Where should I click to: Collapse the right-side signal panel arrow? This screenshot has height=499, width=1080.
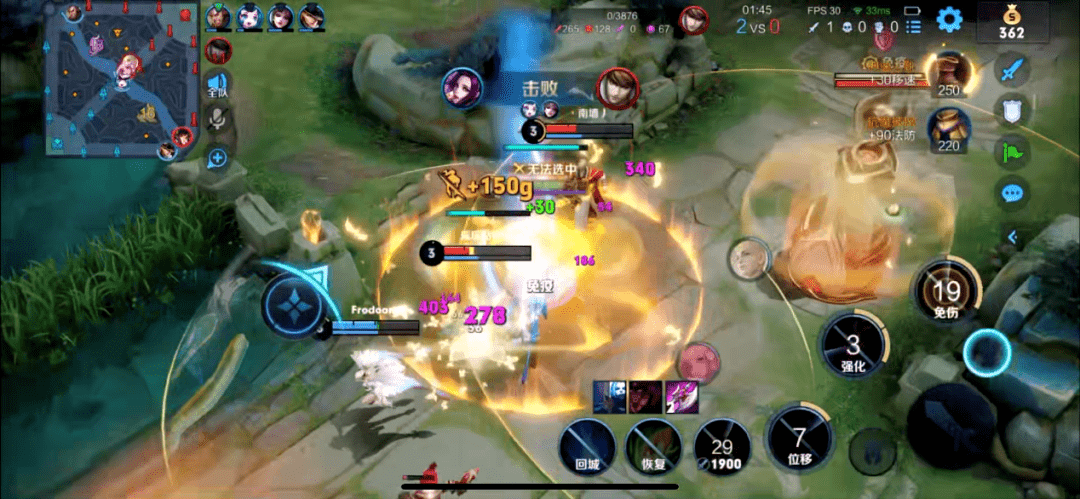[1012, 237]
